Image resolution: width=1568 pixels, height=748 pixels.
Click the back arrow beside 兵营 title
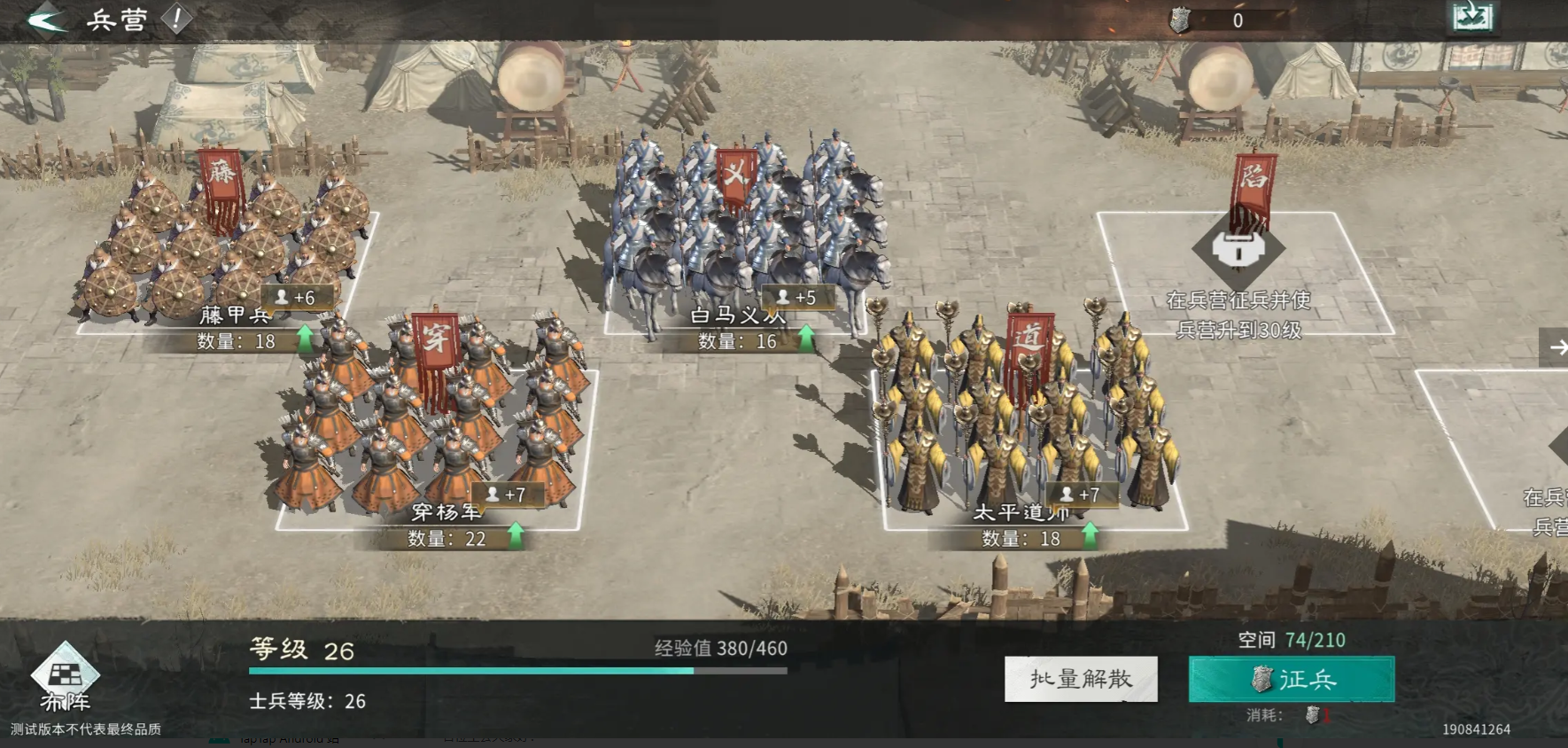pos(46,19)
